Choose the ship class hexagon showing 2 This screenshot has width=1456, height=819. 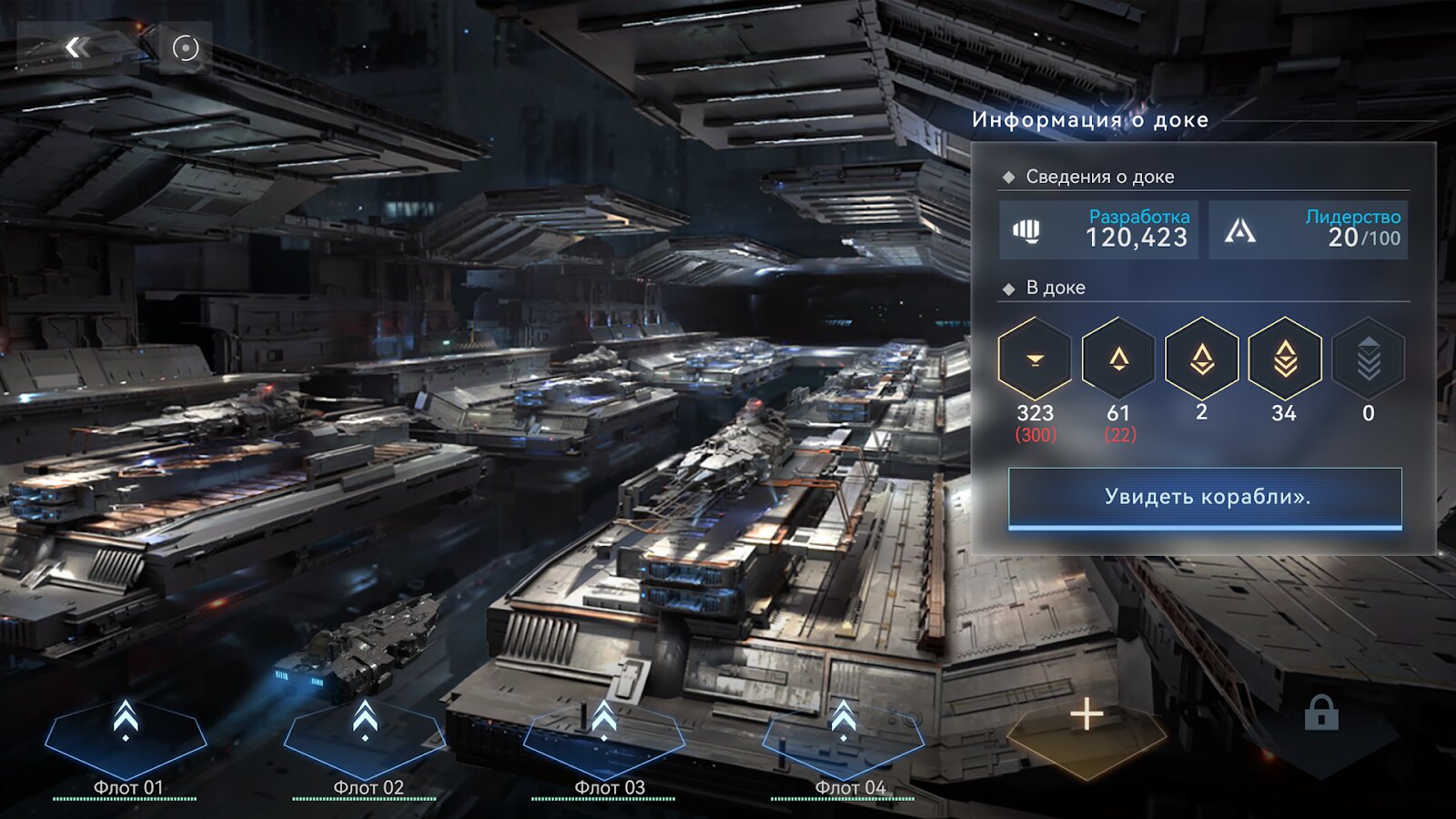1201,359
